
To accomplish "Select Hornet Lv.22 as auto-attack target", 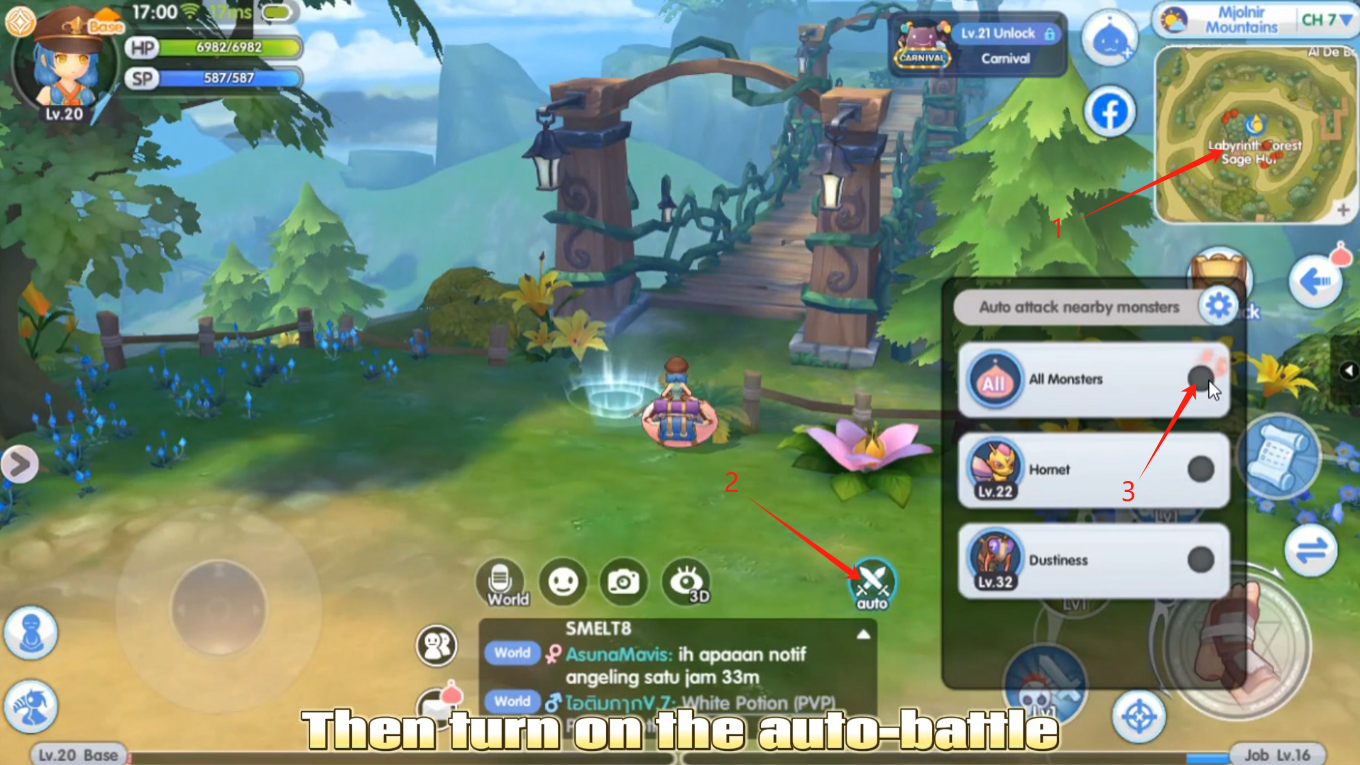I will point(1200,468).
